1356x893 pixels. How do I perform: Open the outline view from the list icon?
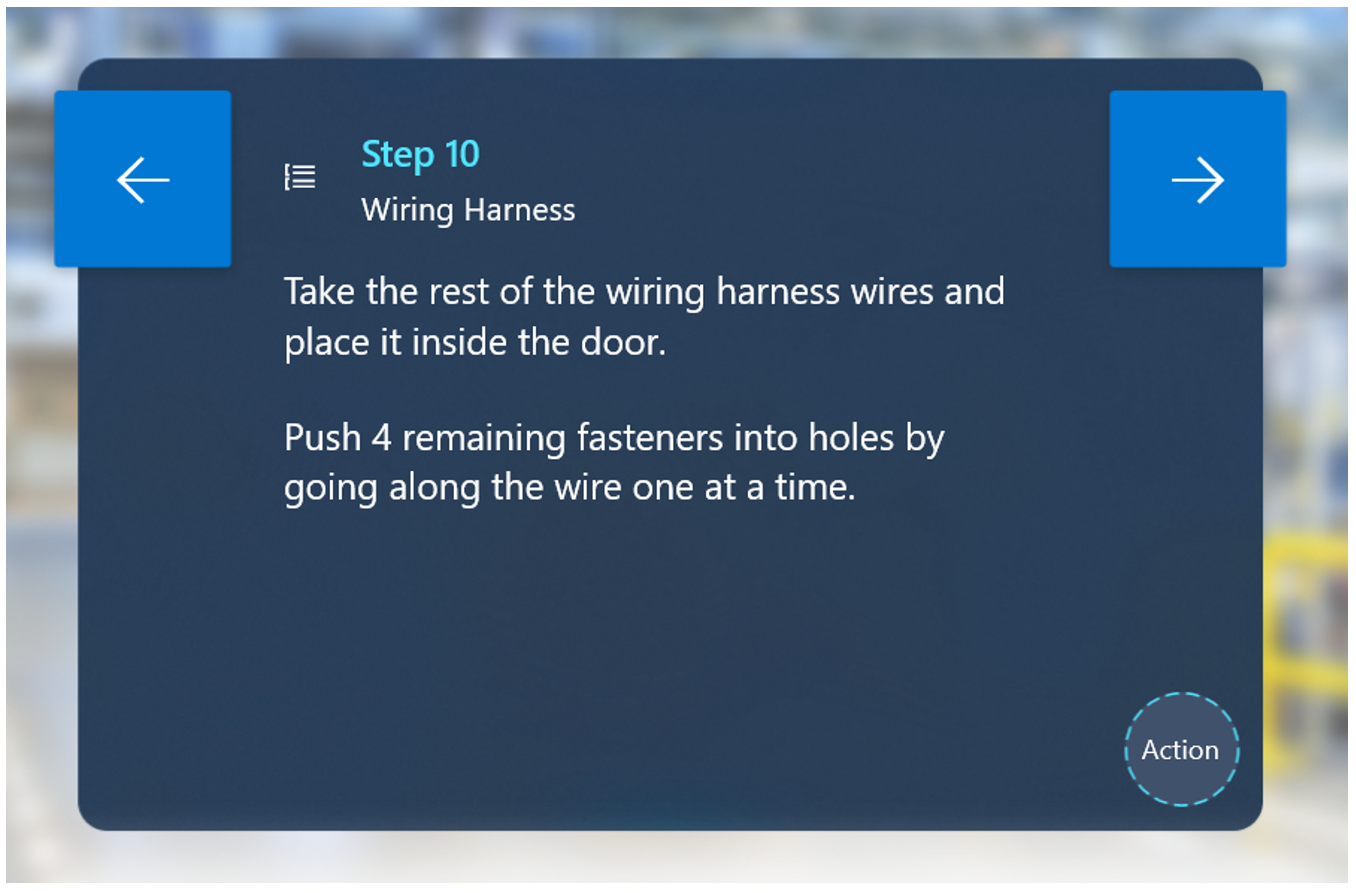click(301, 177)
